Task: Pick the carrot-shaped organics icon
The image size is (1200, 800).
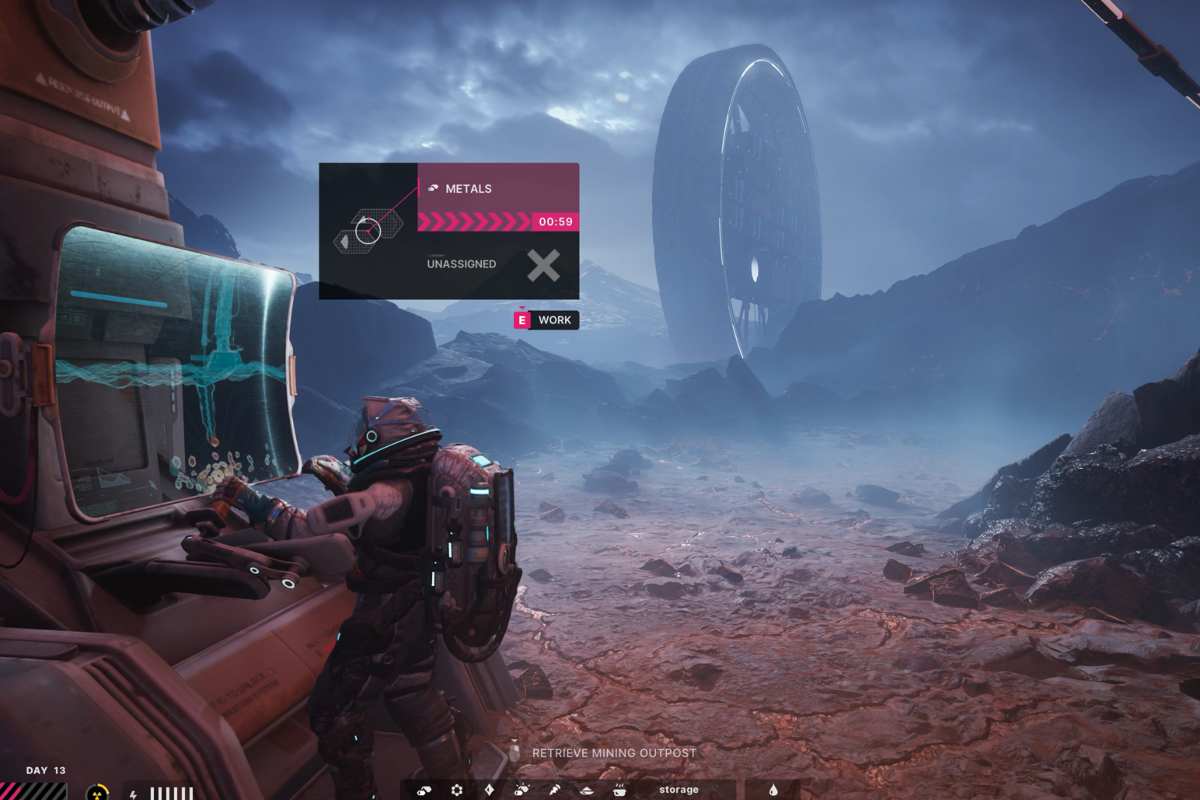Action: pyautogui.click(x=553, y=790)
